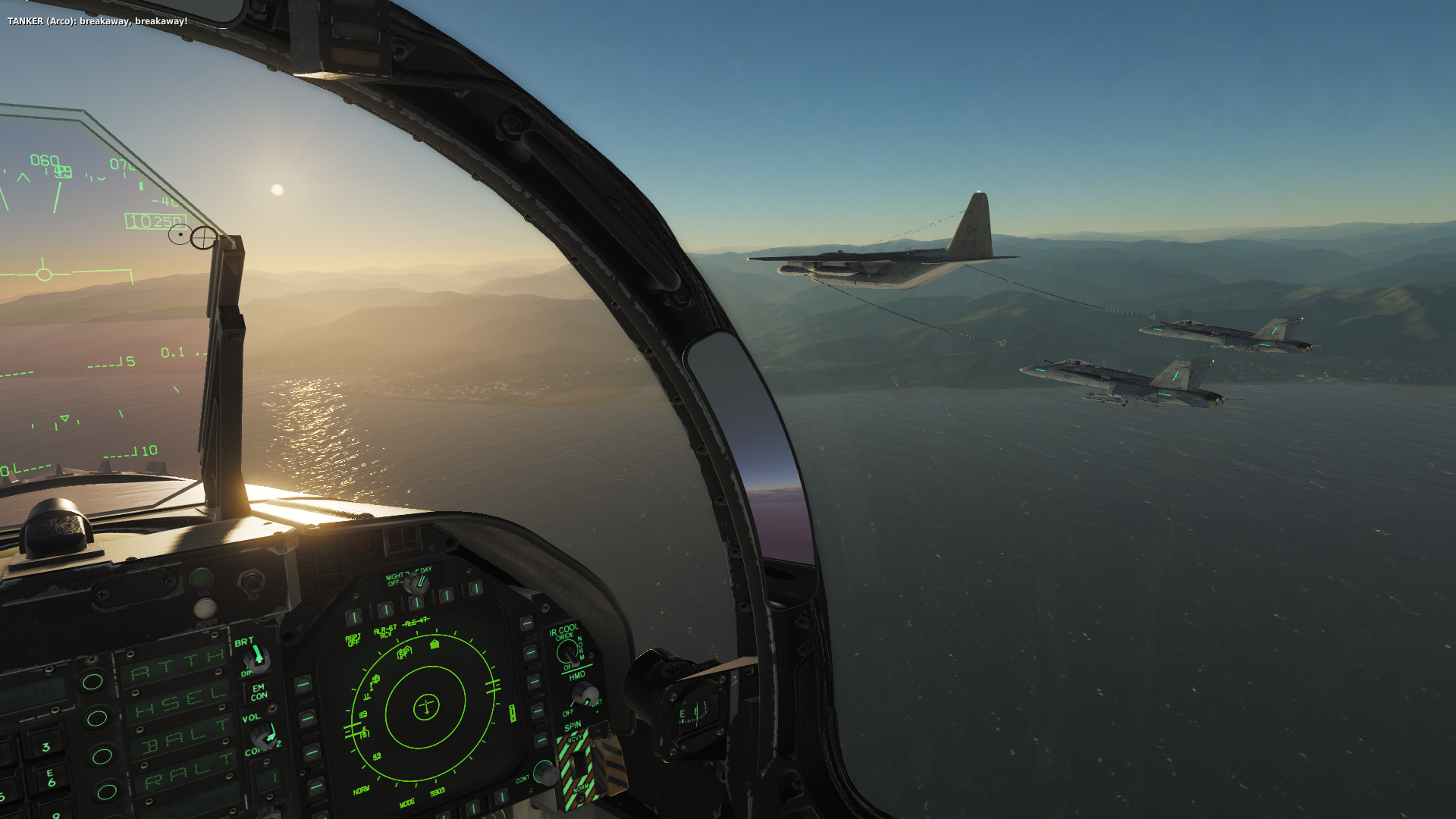
Task: Click the NIGHT/DAY display mode knob
Action: coord(416,582)
